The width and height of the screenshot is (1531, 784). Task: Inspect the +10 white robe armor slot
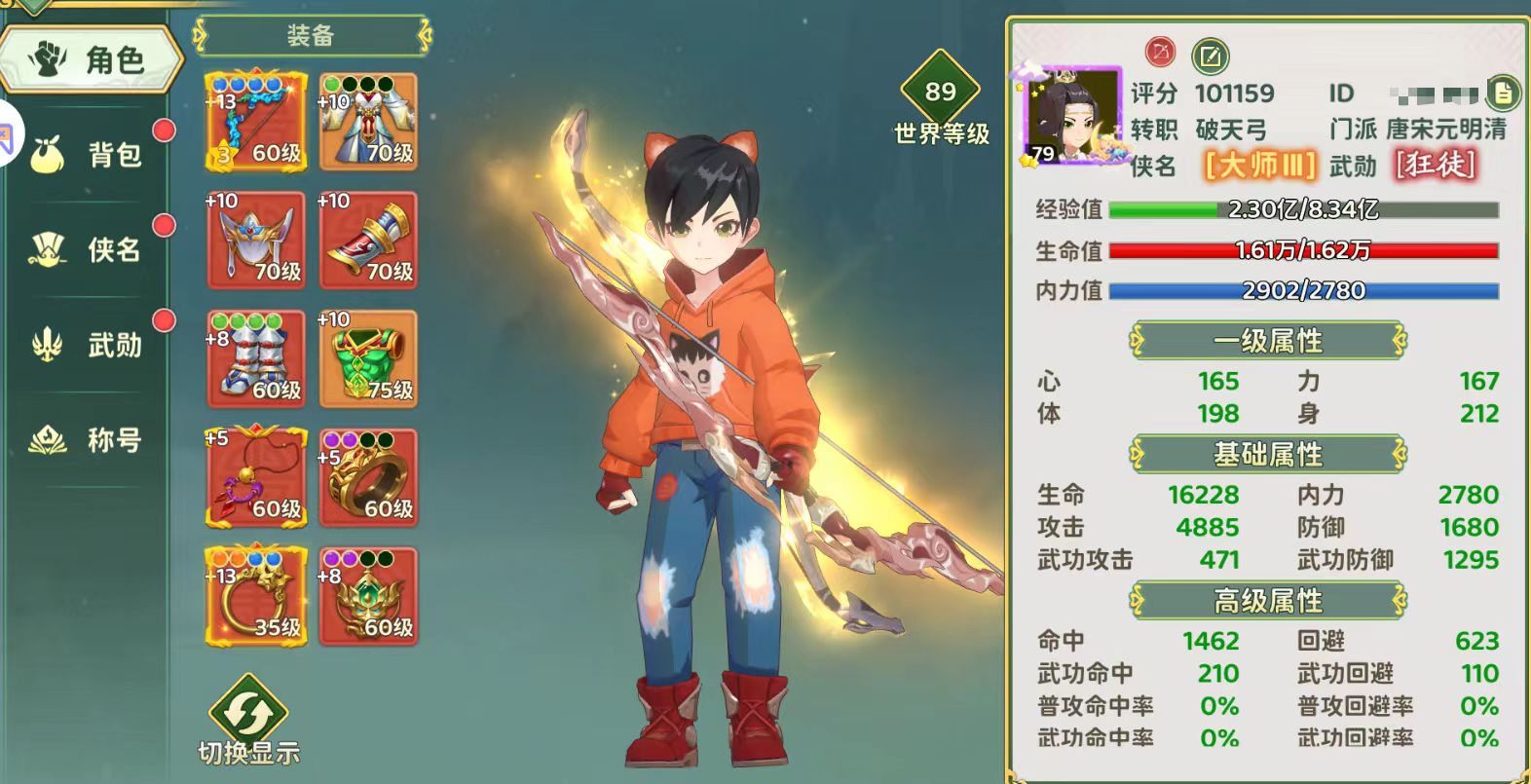click(x=368, y=122)
